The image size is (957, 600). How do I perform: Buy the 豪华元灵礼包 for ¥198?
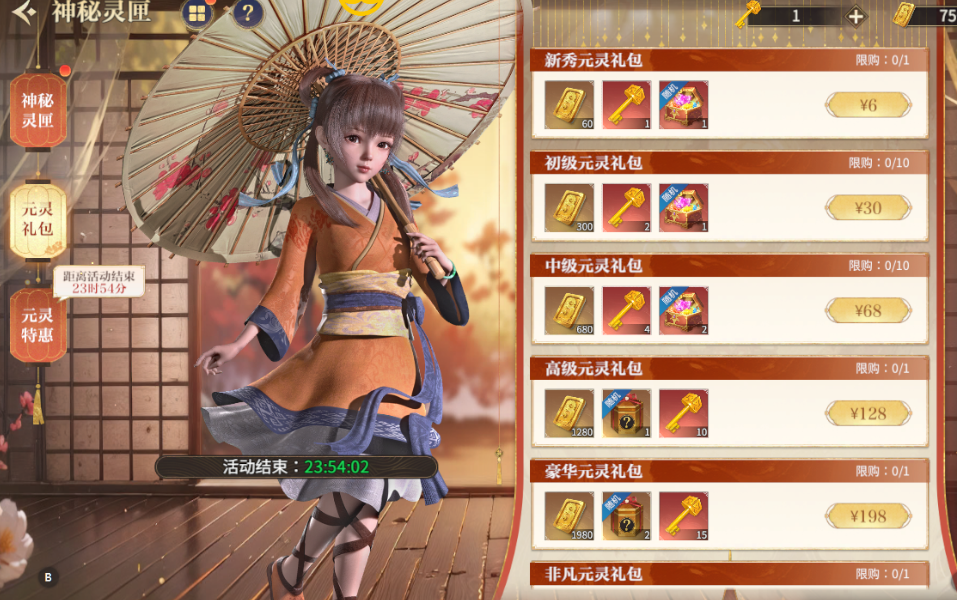[868, 516]
